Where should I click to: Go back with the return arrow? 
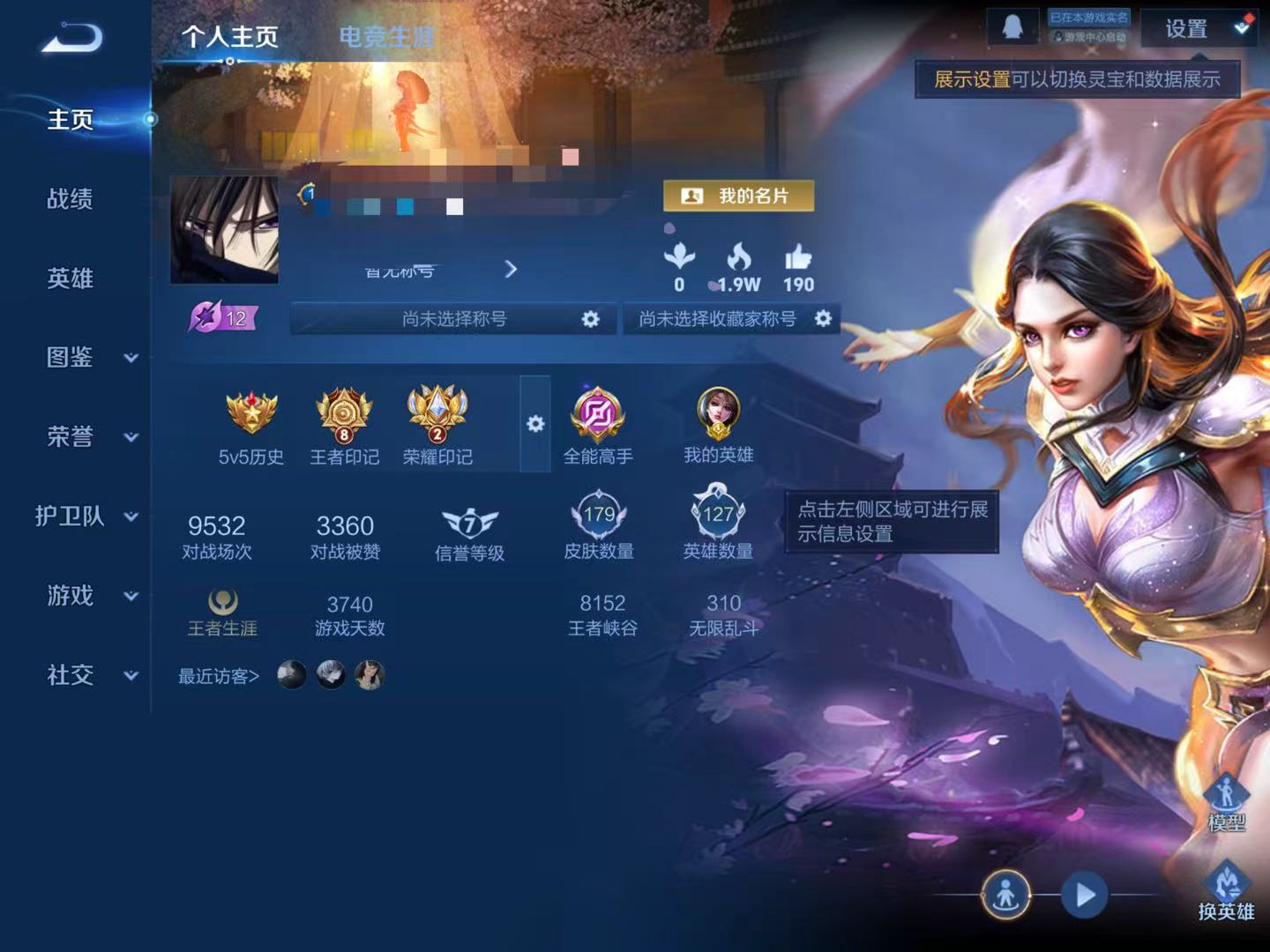click(72, 38)
